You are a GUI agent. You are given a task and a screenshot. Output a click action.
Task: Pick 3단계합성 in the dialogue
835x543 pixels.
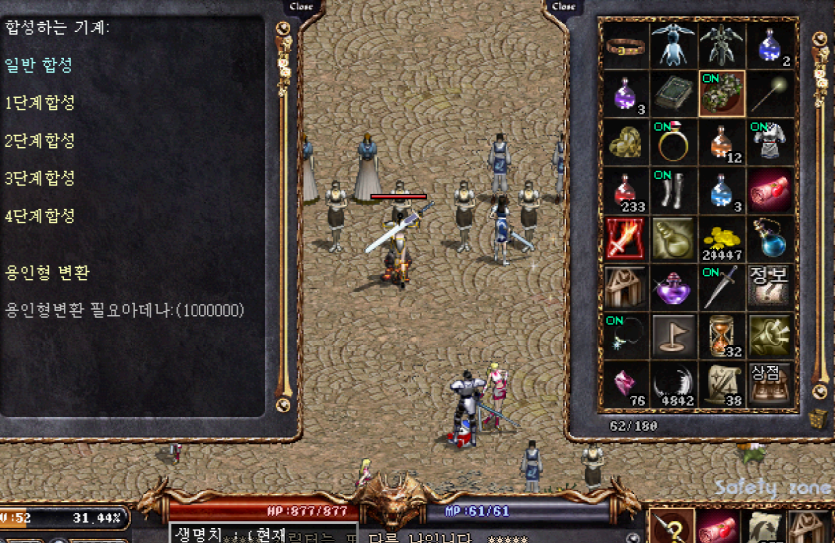[x=40, y=178]
